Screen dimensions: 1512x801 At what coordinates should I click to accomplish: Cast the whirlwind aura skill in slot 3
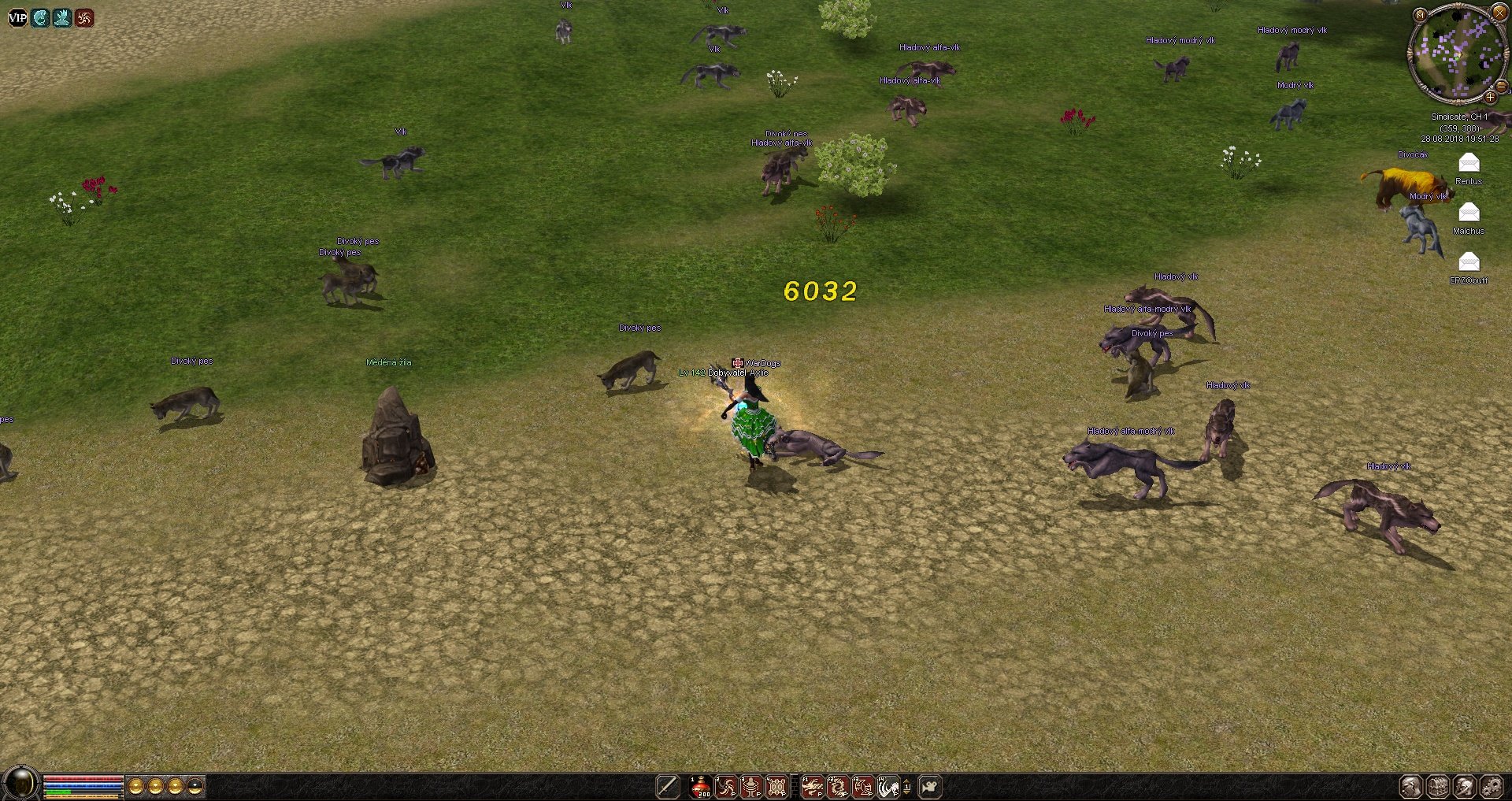[751, 786]
